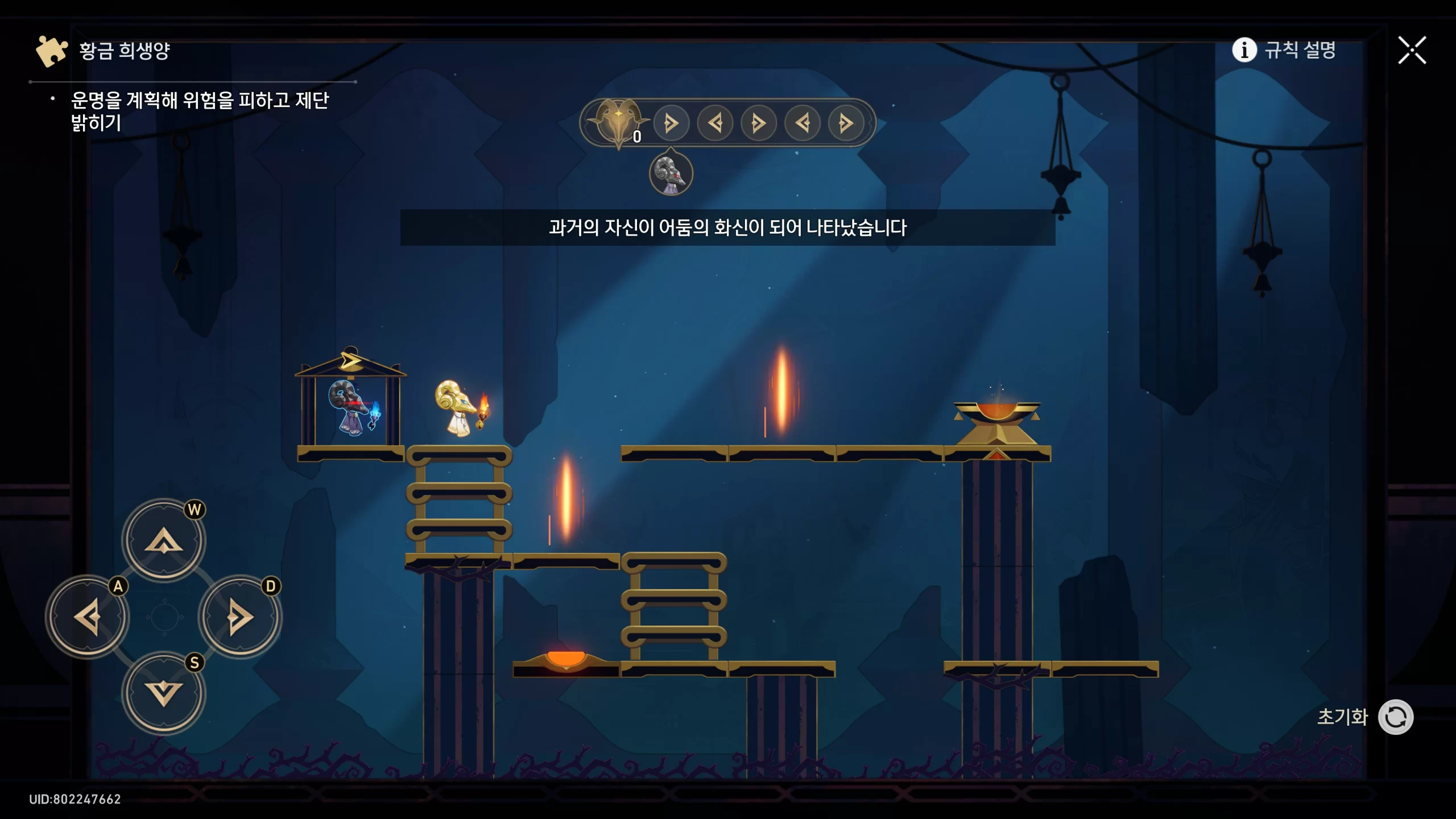Viewport: 1456px width, 819px height.
Task: Move left with the A arrow button
Action: [x=88, y=617]
